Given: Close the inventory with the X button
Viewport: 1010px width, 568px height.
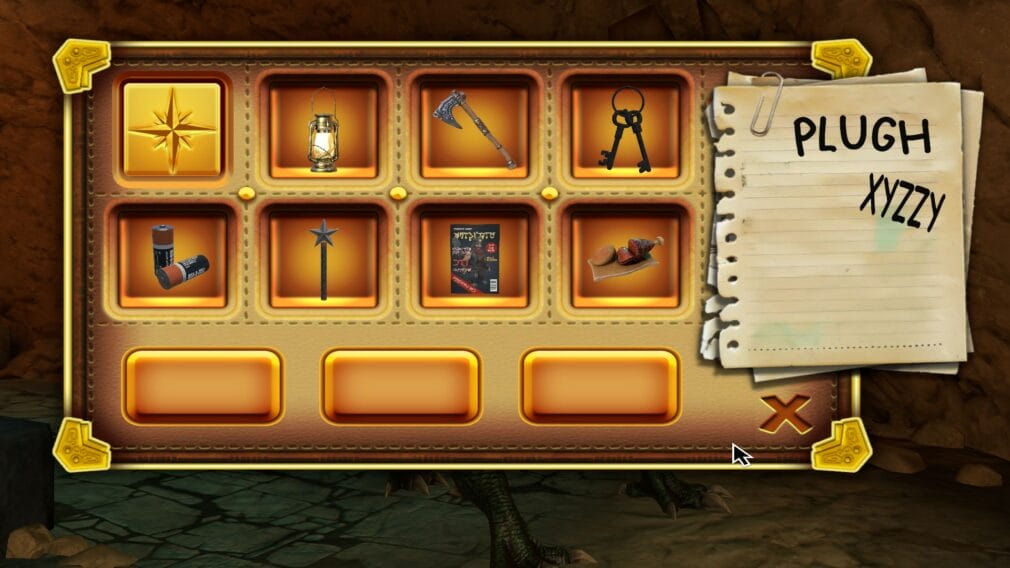Looking at the screenshot, I should click(784, 414).
